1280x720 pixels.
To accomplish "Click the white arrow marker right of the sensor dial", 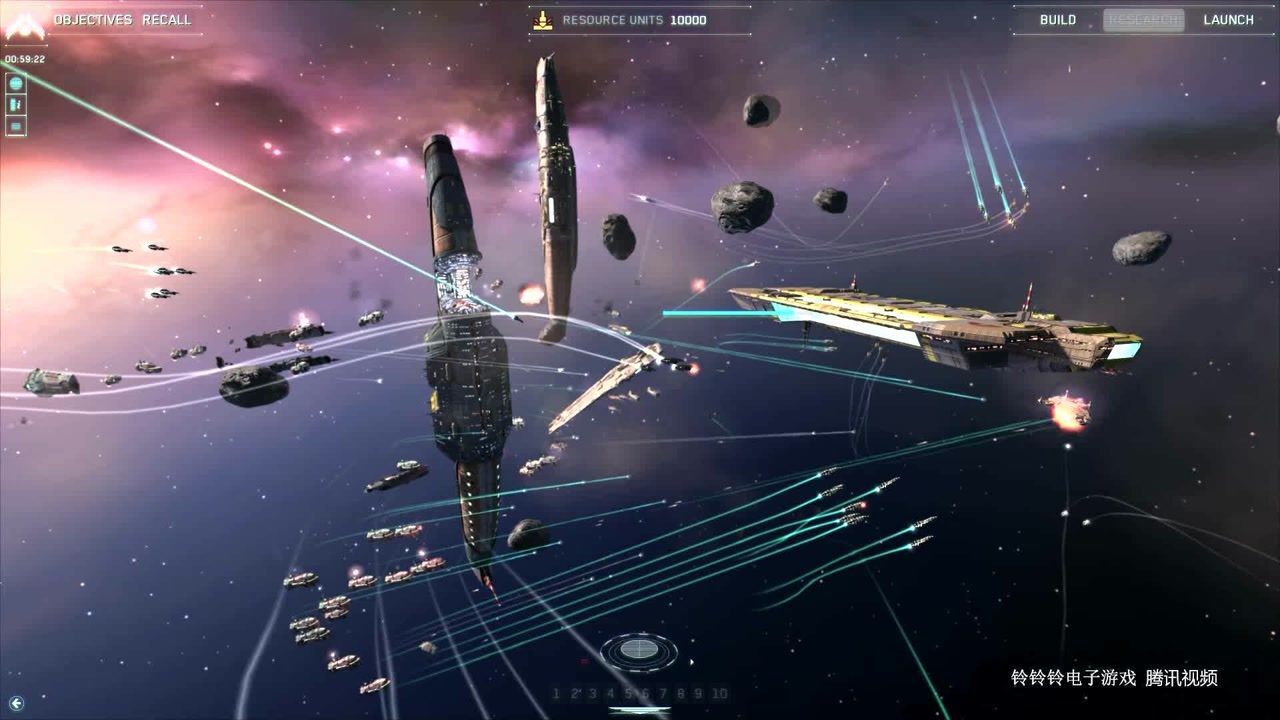I will (x=693, y=662).
